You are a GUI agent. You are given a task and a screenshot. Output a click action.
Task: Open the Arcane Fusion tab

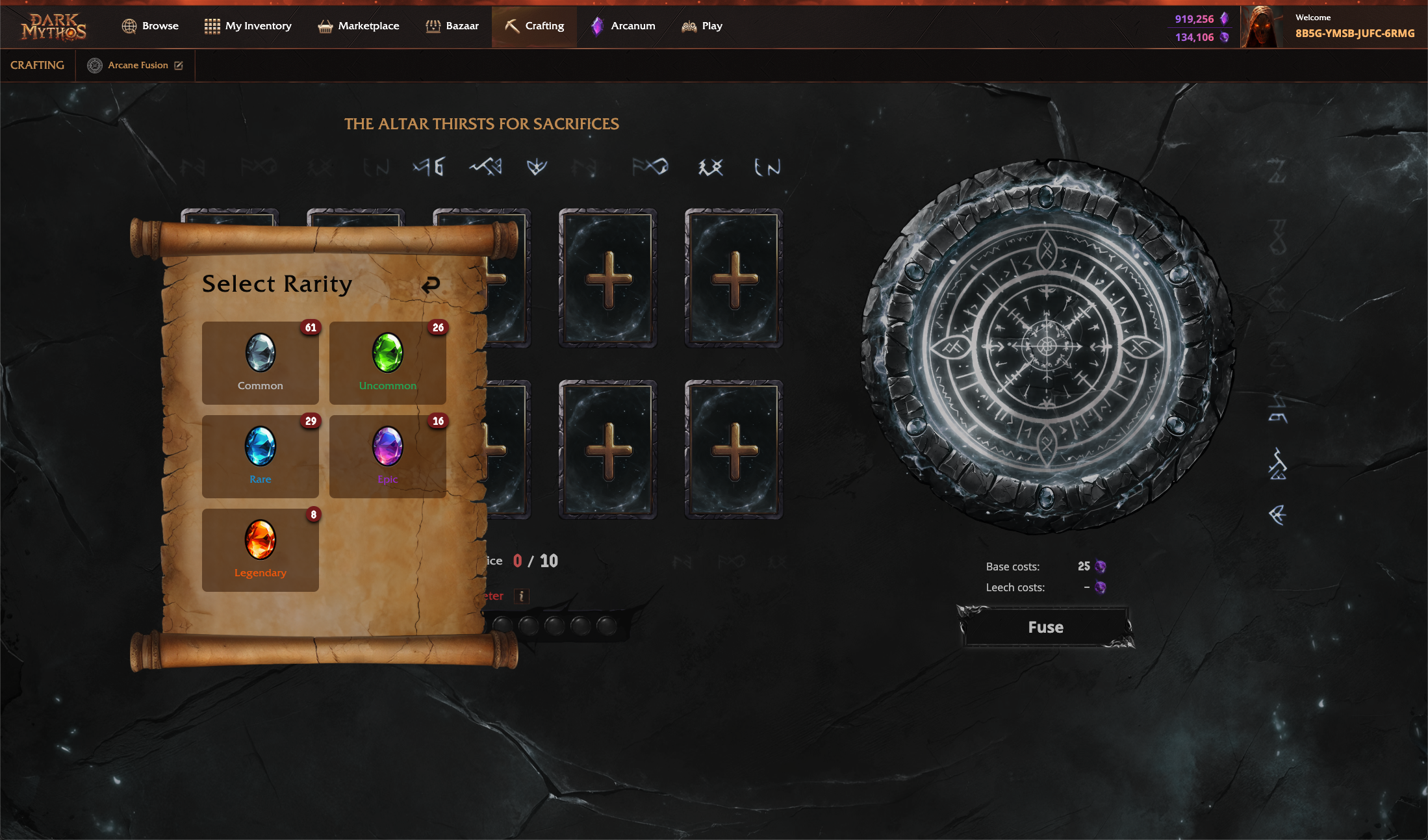pyautogui.click(x=136, y=65)
